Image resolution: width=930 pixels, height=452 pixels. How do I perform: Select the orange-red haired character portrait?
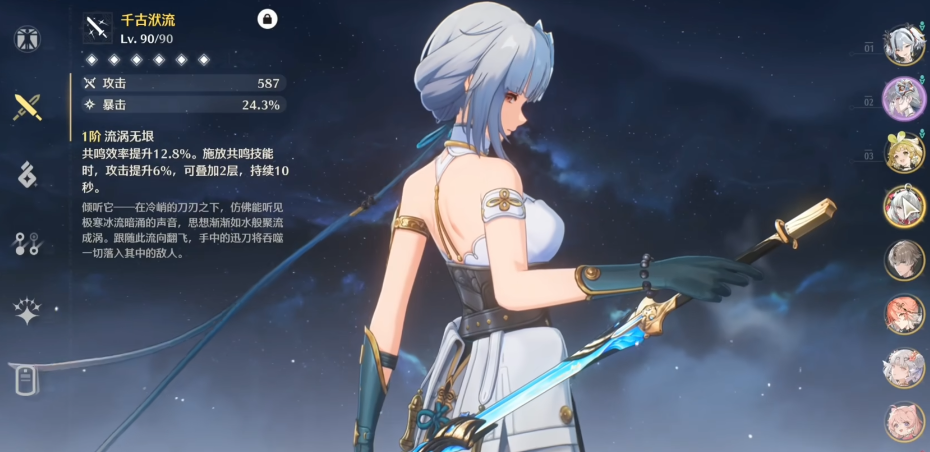[903, 314]
